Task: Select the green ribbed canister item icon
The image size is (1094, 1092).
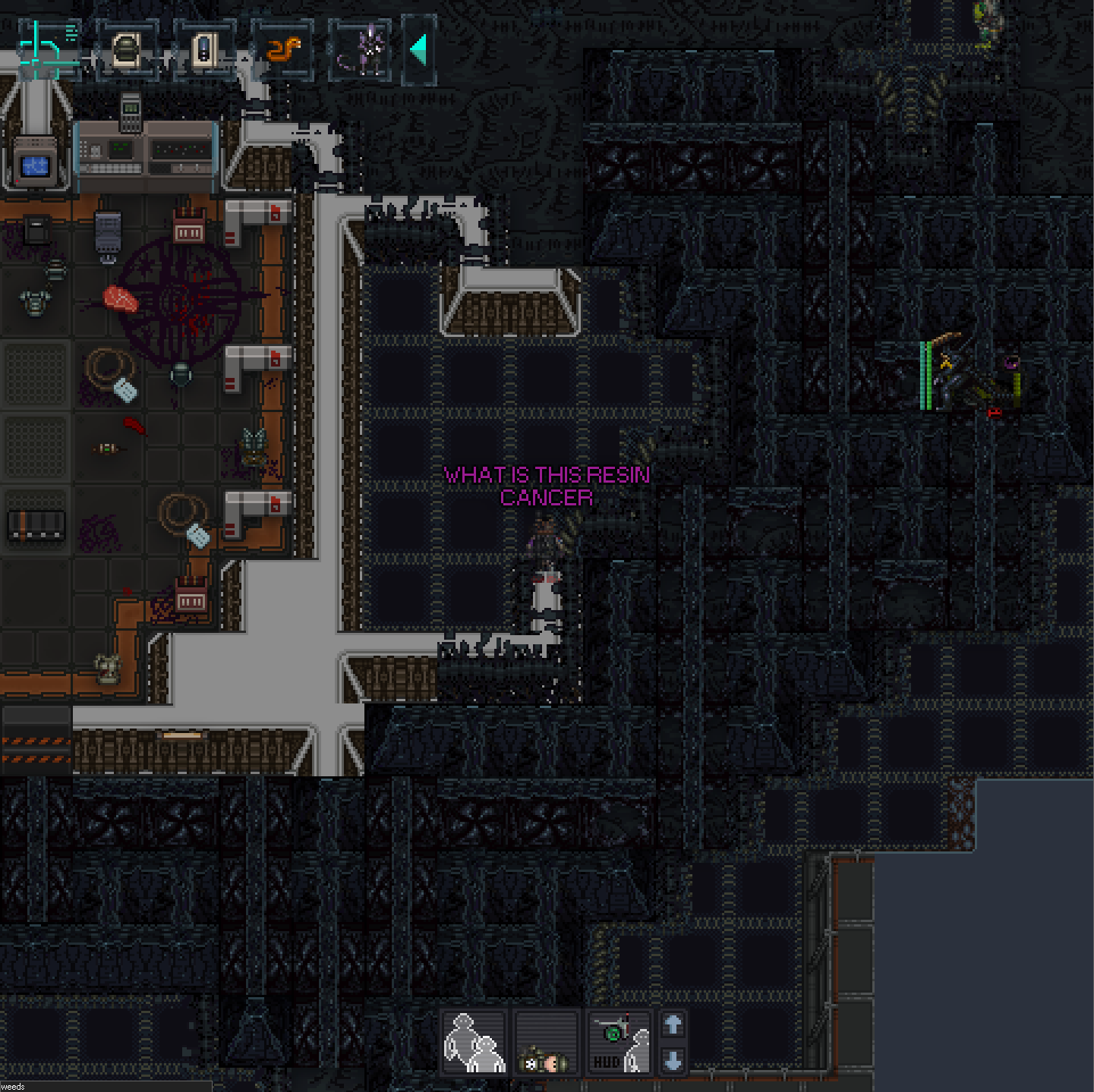Action: click(x=127, y=50)
